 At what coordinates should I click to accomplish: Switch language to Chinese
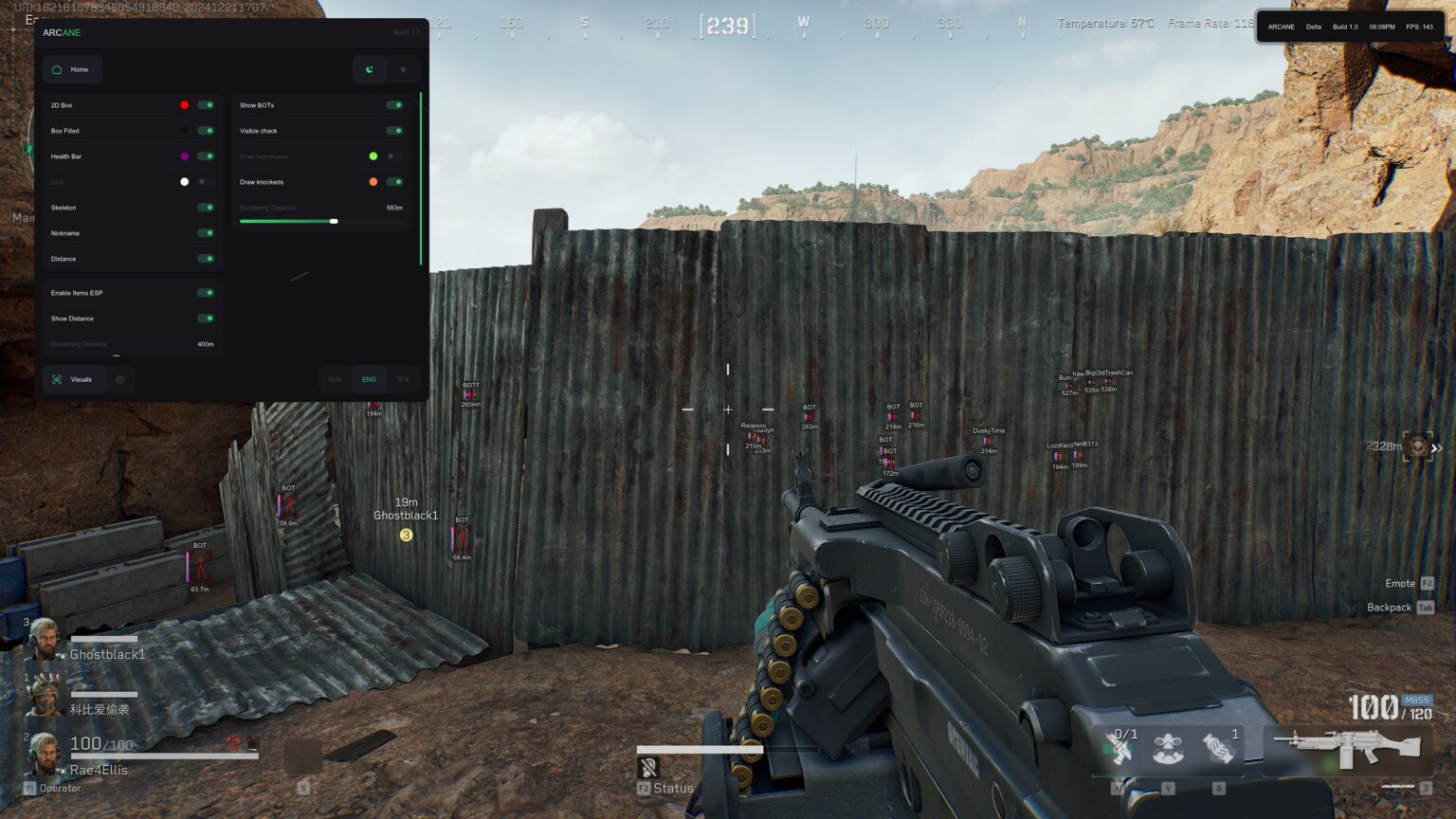tap(402, 379)
